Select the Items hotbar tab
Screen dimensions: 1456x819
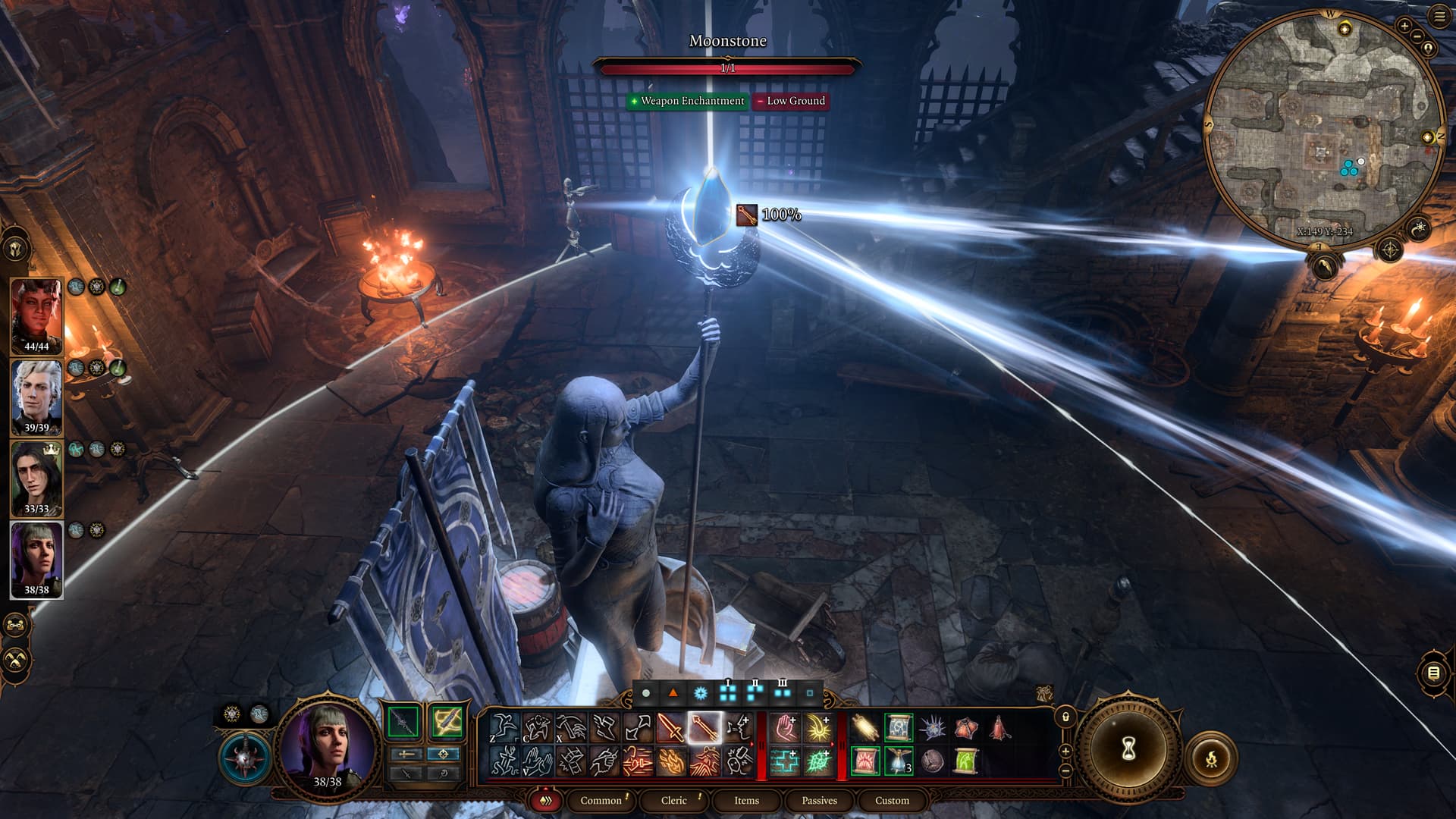coord(746,800)
